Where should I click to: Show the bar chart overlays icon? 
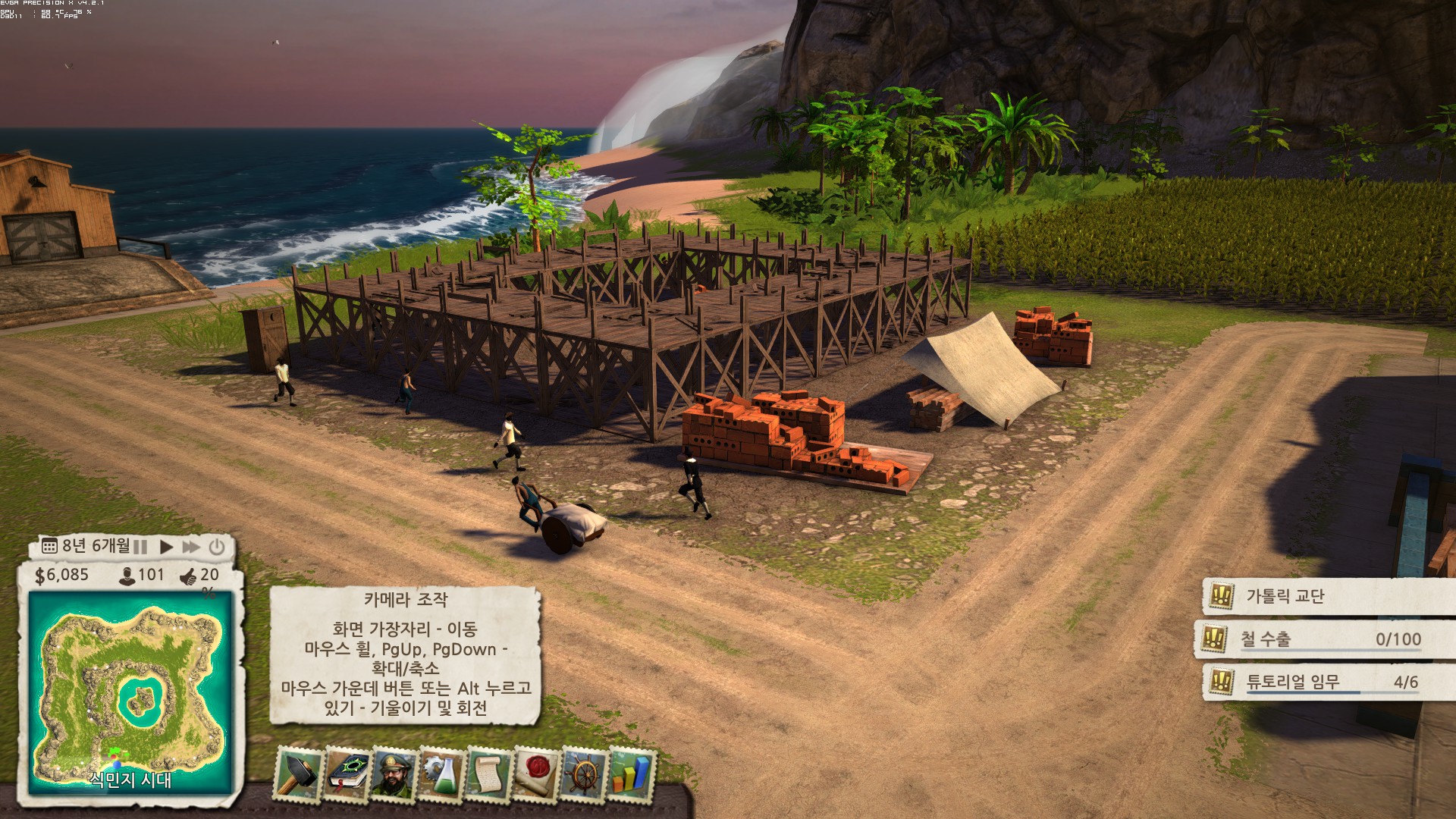coord(631,773)
